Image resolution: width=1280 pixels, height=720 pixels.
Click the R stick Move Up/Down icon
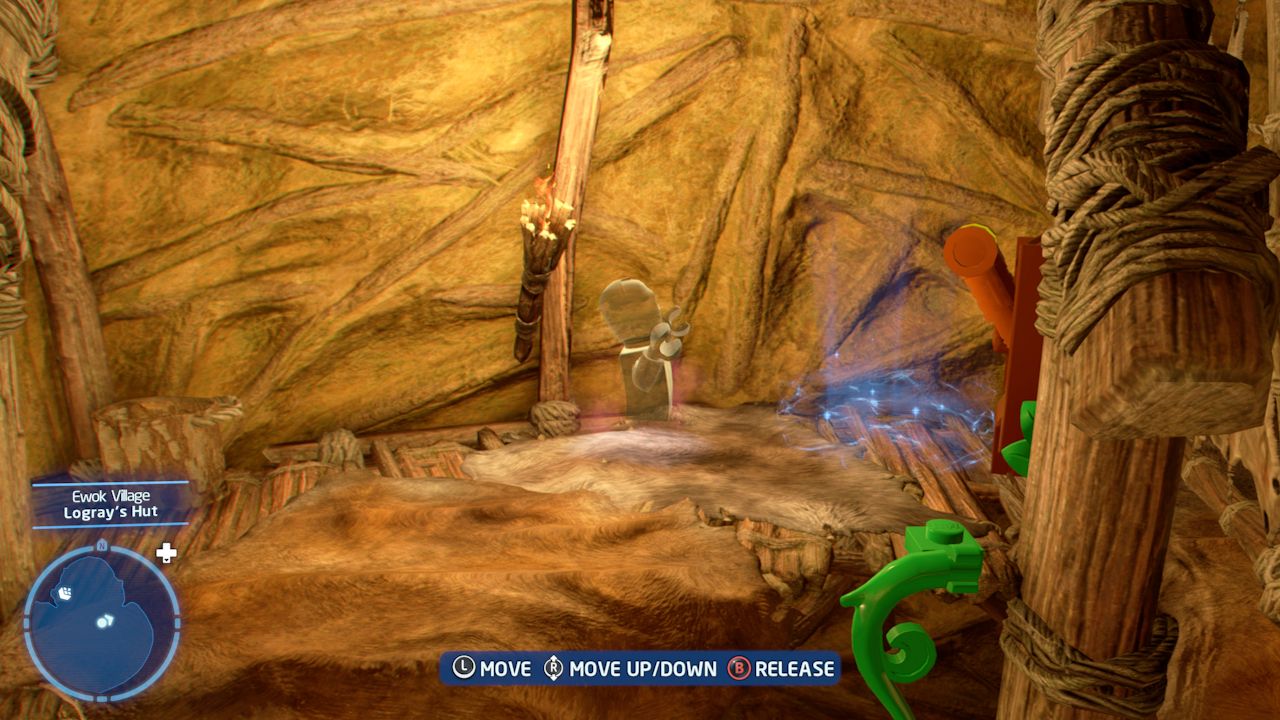pos(551,665)
